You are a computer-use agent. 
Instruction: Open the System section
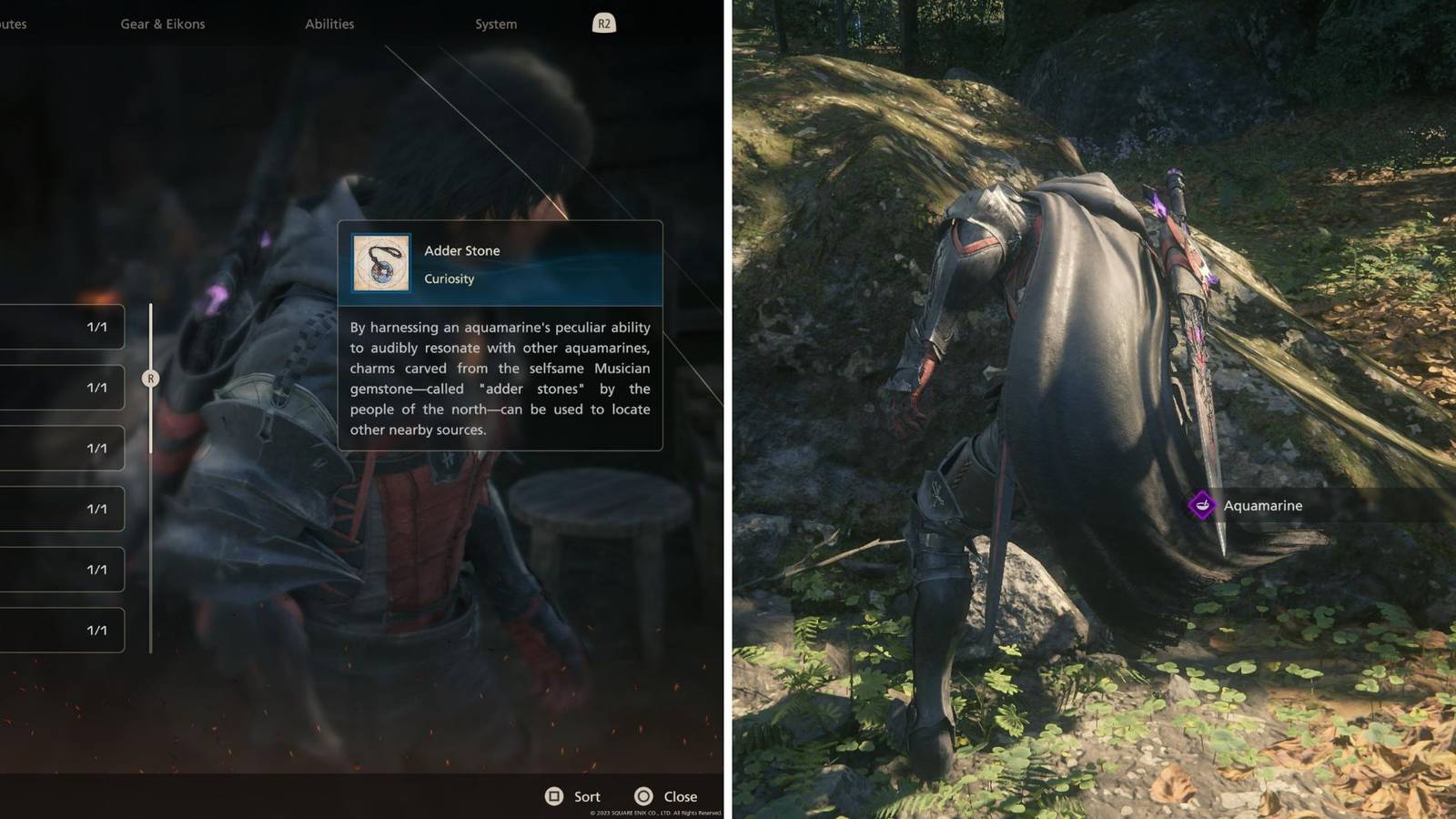tap(494, 24)
